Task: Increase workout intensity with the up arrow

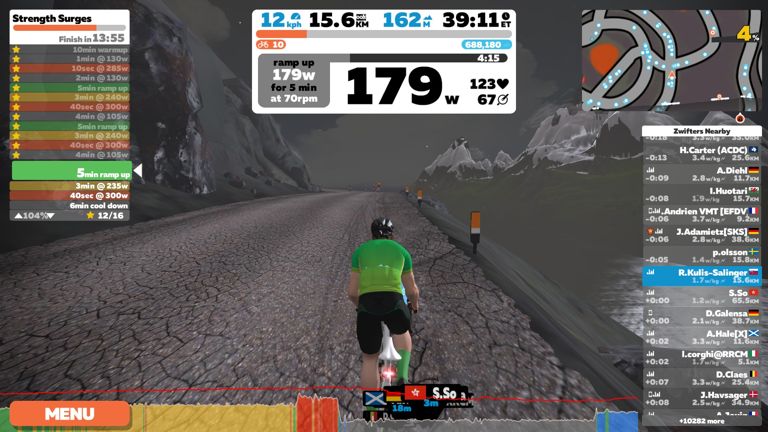Action: coord(18,216)
